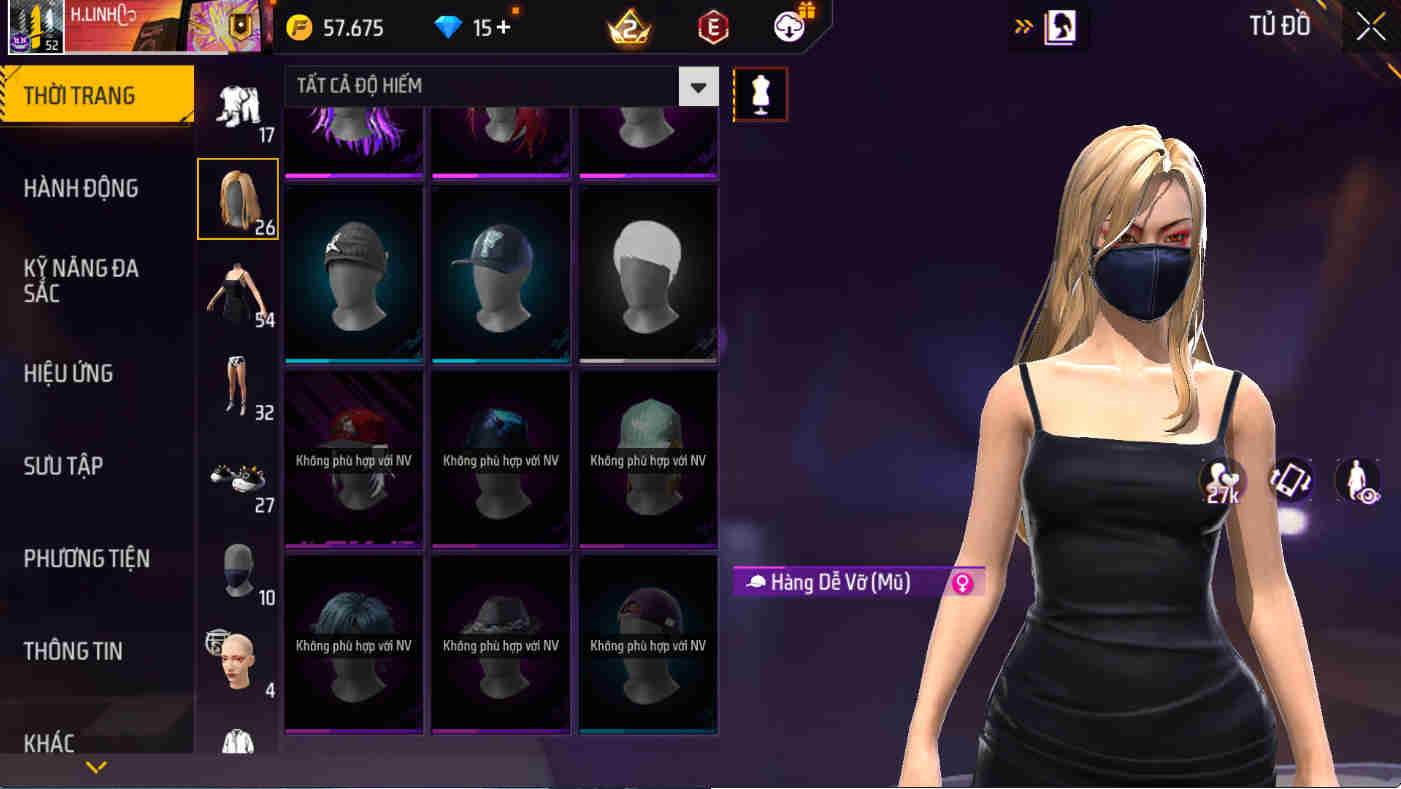The height and width of the screenshot is (789, 1401).
Task: Select the white hair thumbnail in the grid
Action: click(647, 273)
